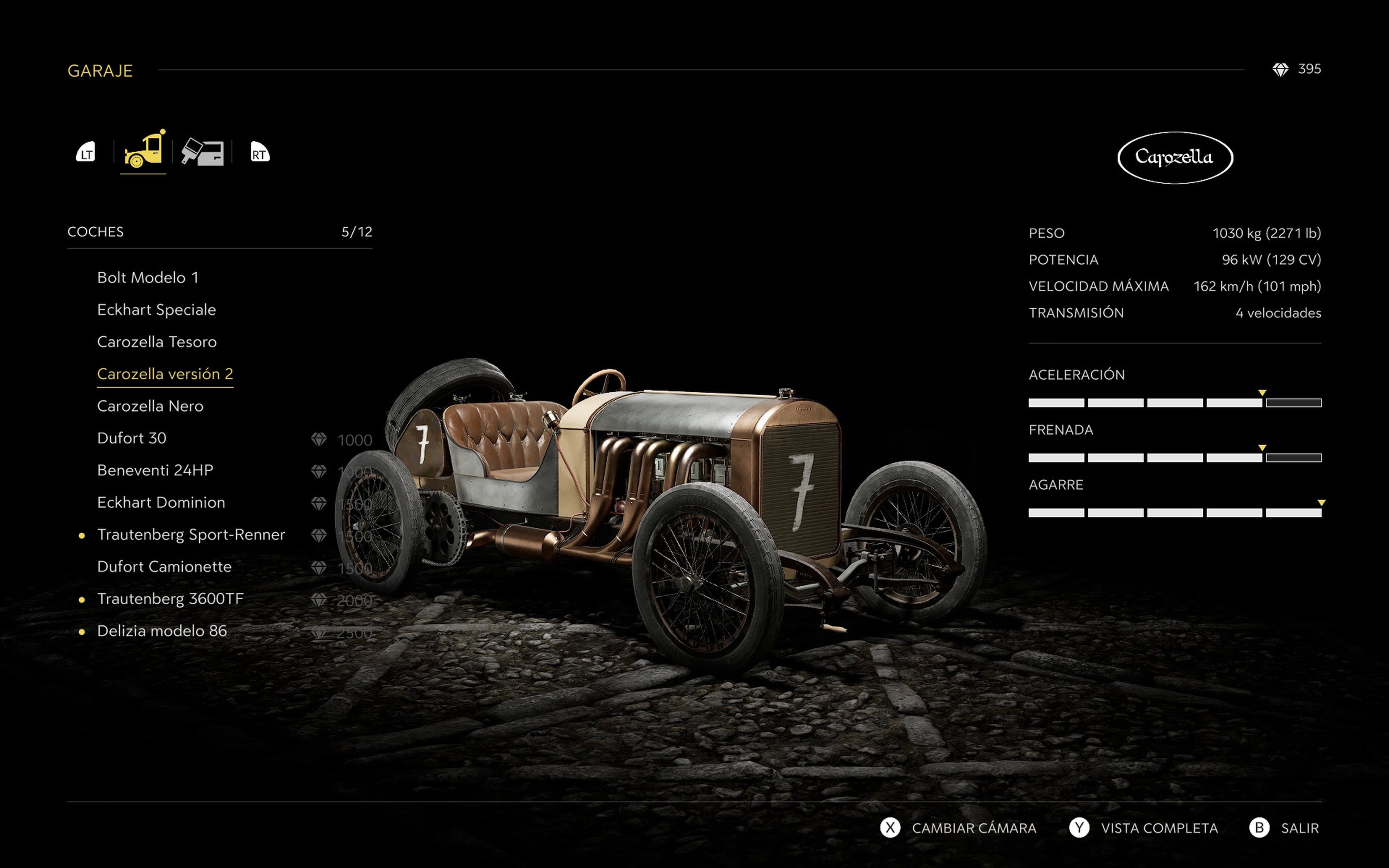
Task: Choose Eckhart Dominion from the list
Action: pyautogui.click(x=161, y=503)
